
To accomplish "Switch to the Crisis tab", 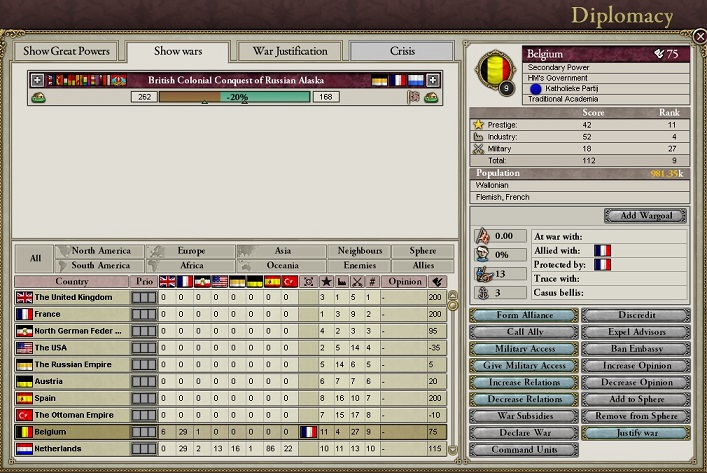I will pyautogui.click(x=400, y=51).
